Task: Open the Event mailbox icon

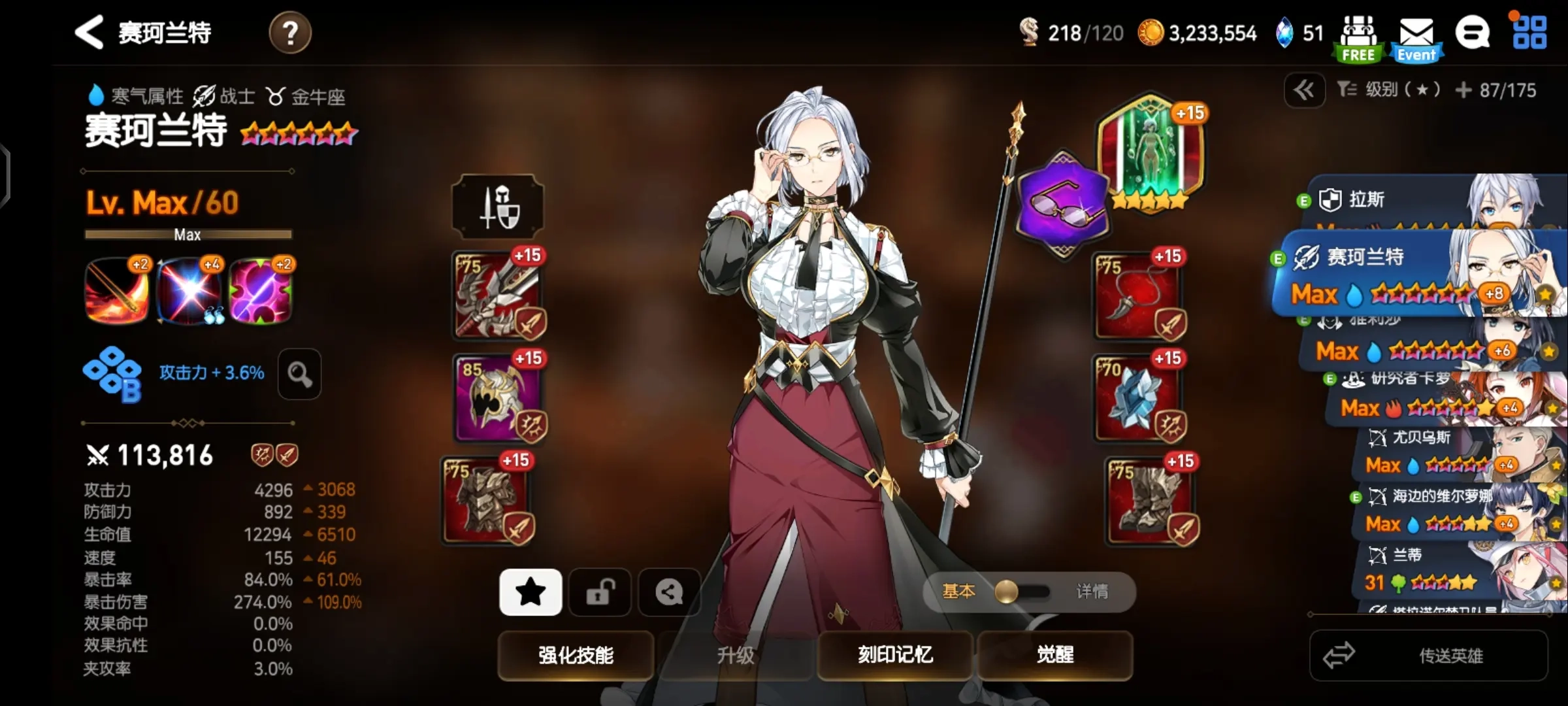Action: 1416,38
